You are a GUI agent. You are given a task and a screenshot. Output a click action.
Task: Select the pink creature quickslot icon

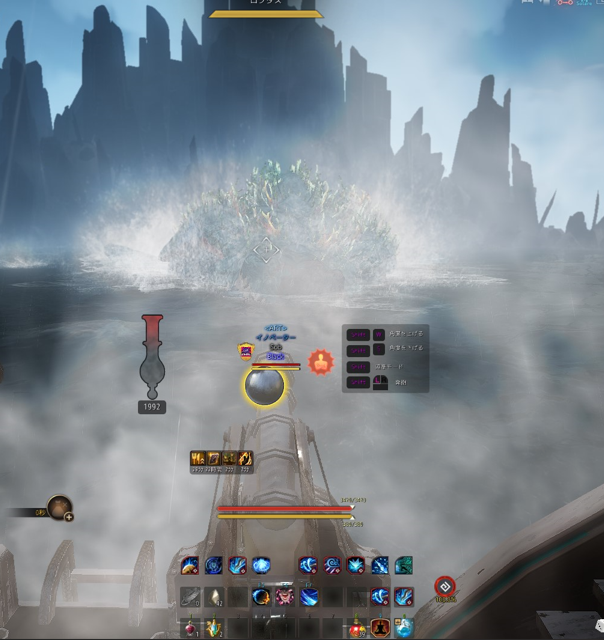coord(285,597)
